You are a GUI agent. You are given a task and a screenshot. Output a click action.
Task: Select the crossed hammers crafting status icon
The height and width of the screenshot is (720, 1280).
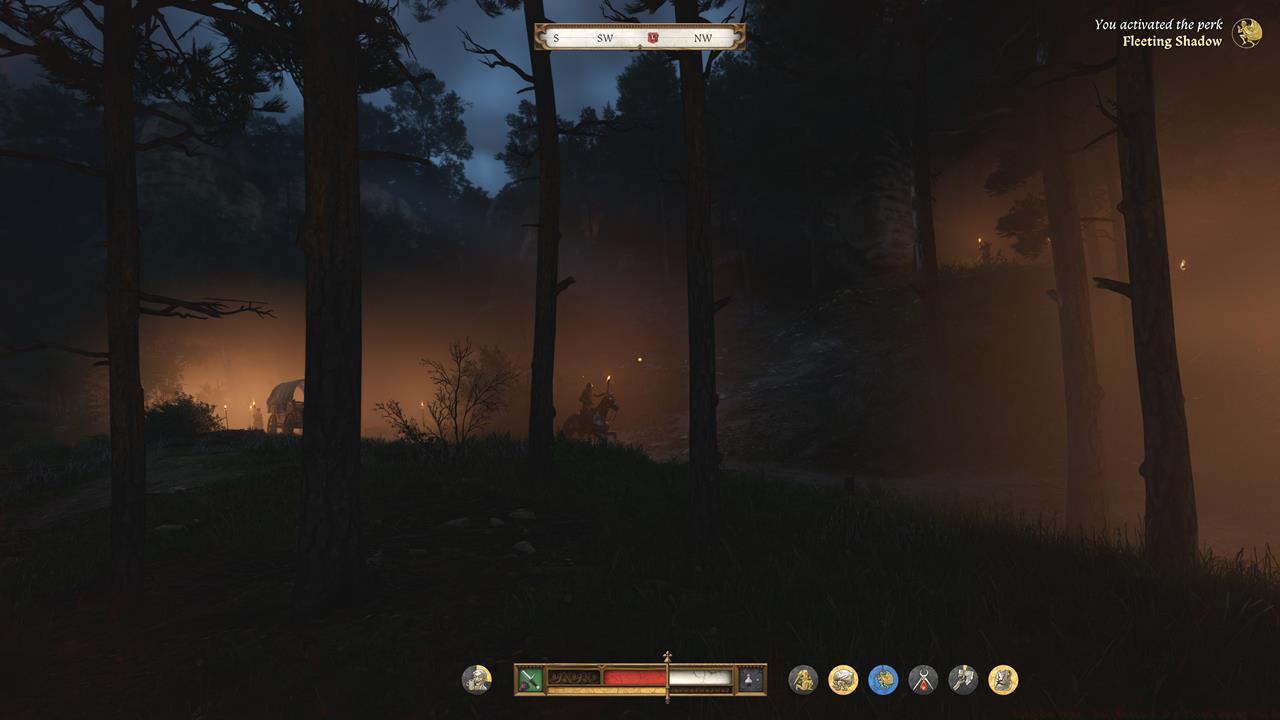pyautogui.click(x=963, y=680)
